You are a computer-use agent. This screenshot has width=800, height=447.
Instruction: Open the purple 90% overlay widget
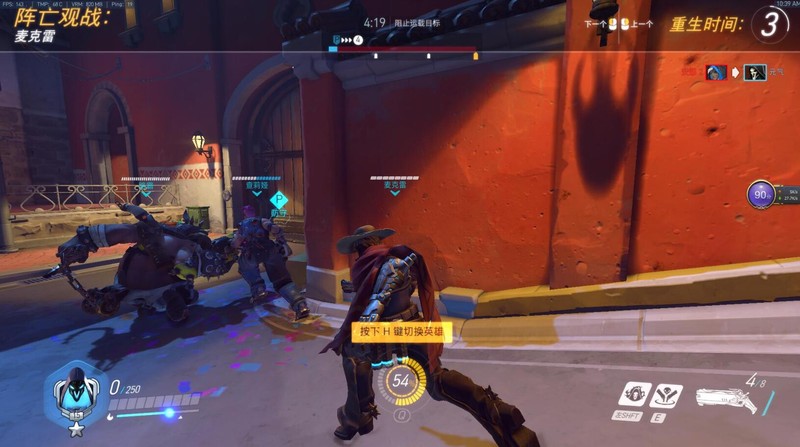click(x=762, y=195)
